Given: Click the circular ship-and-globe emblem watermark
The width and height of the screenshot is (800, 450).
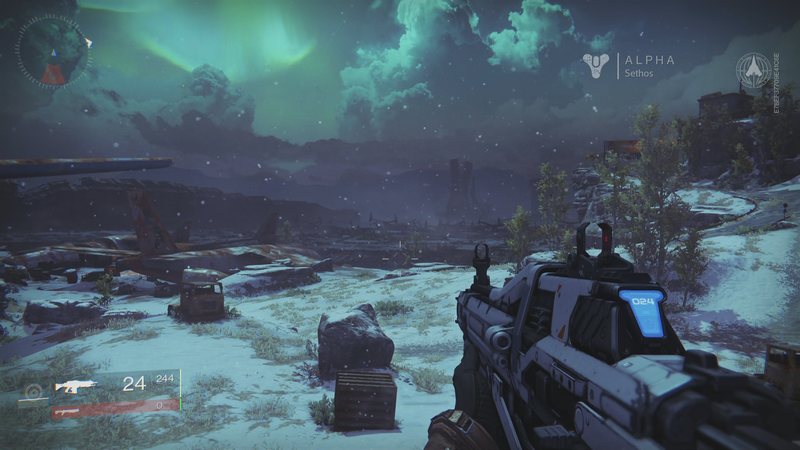Looking at the screenshot, I should click(754, 70).
